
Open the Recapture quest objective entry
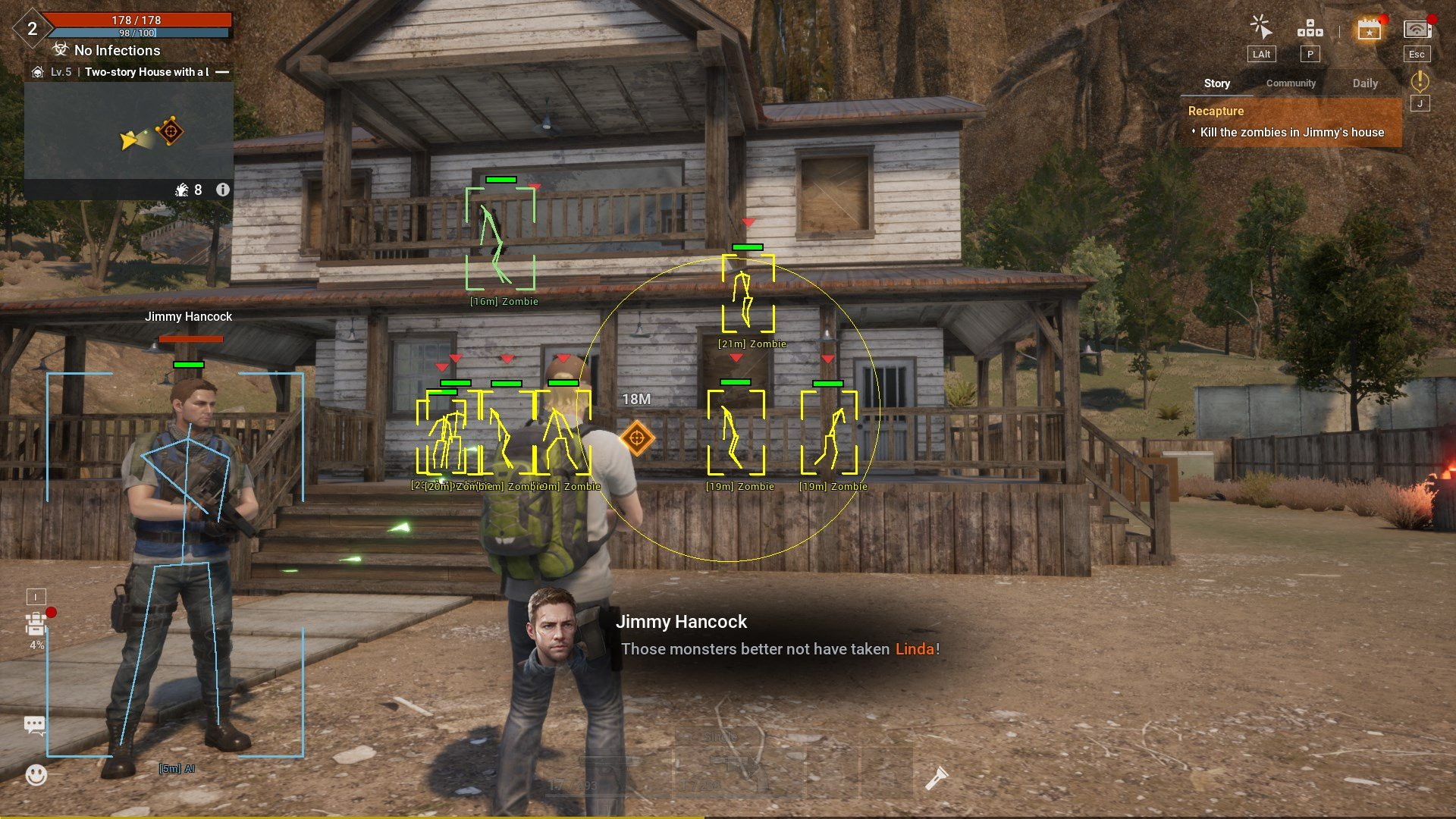click(x=1291, y=122)
